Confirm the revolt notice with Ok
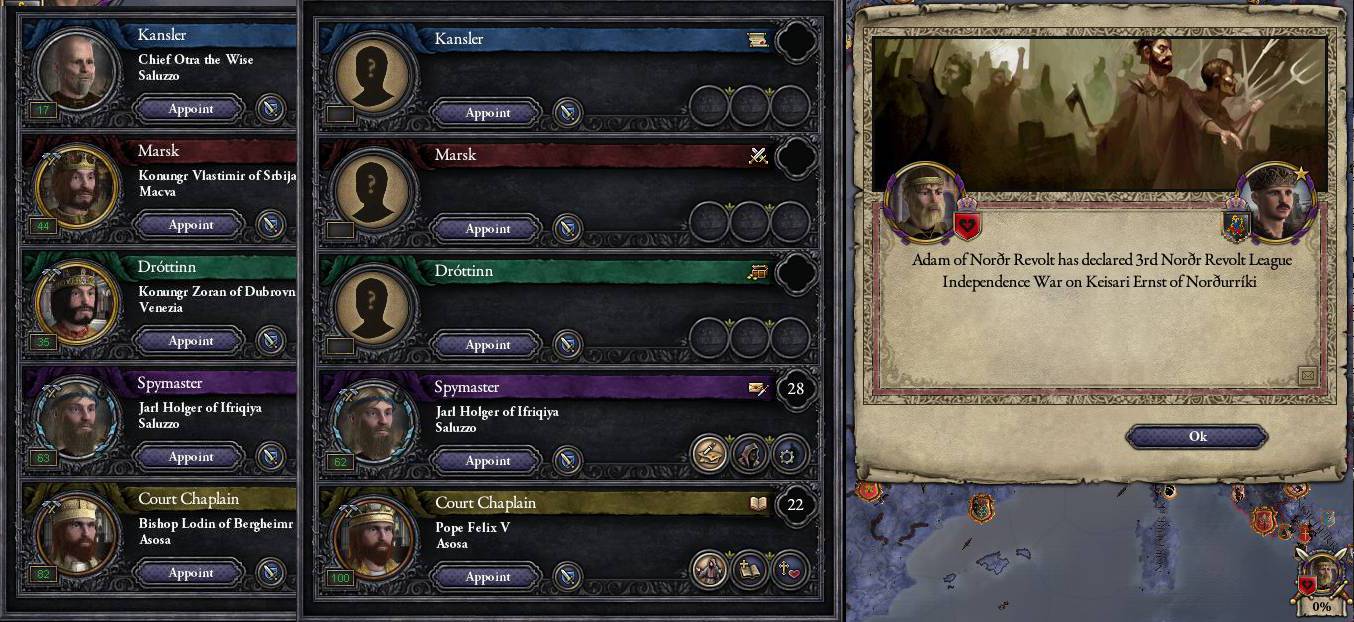The width and height of the screenshot is (1354, 622). tap(1197, 436)
